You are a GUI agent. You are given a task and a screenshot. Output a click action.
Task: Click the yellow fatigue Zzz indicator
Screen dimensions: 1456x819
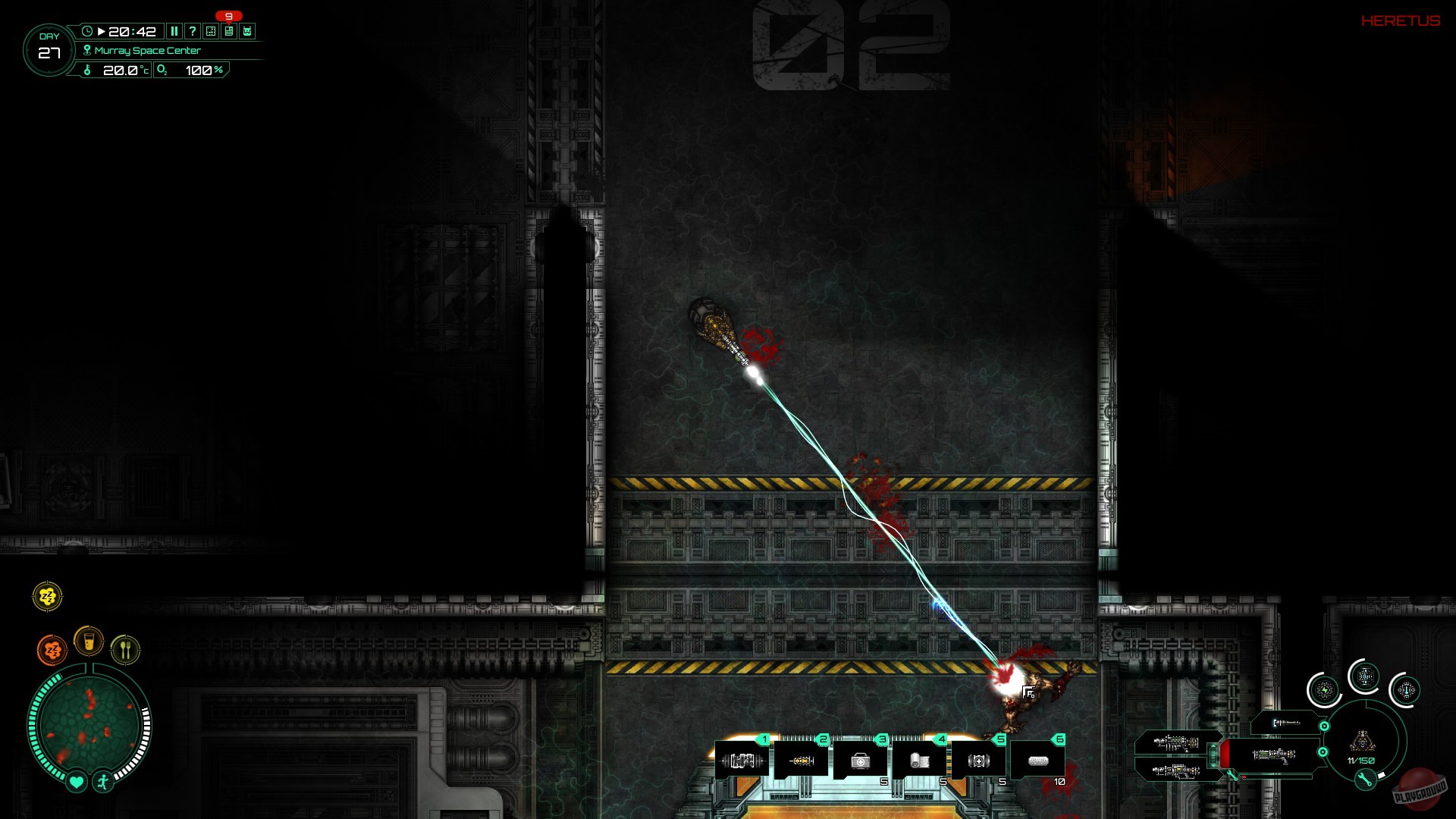46,597
